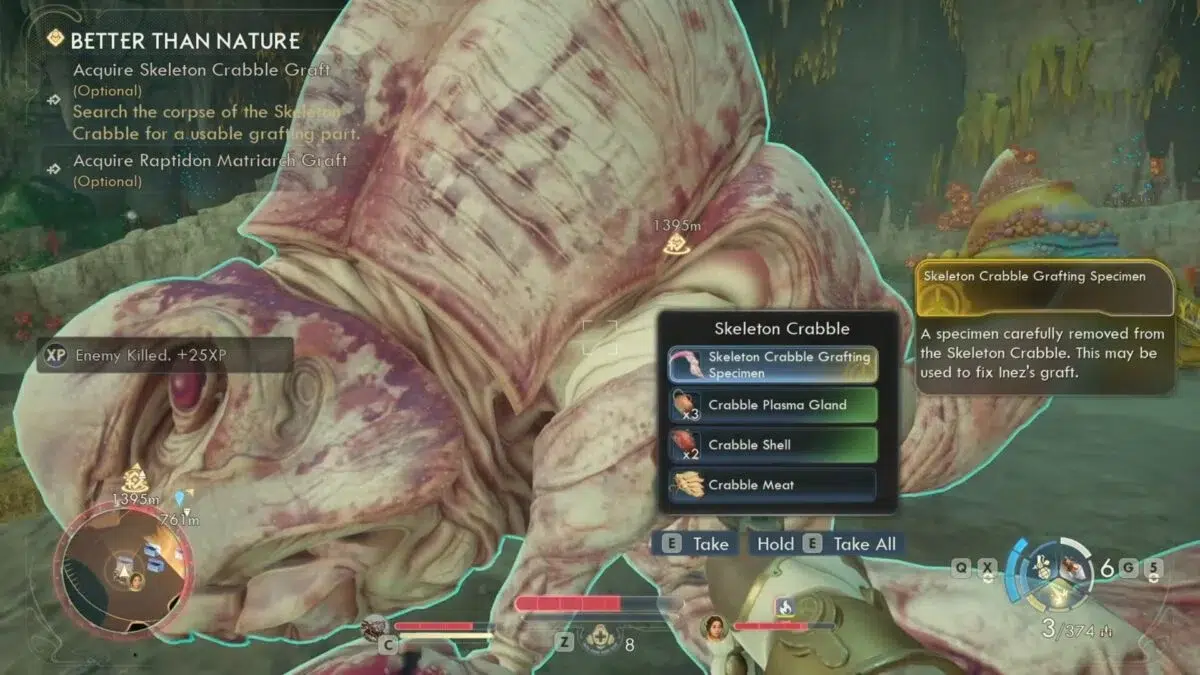This screenshot has width=1200, height=675.
Task: Click the Better Than Nature quest tracker
Action: click(184, 41)
